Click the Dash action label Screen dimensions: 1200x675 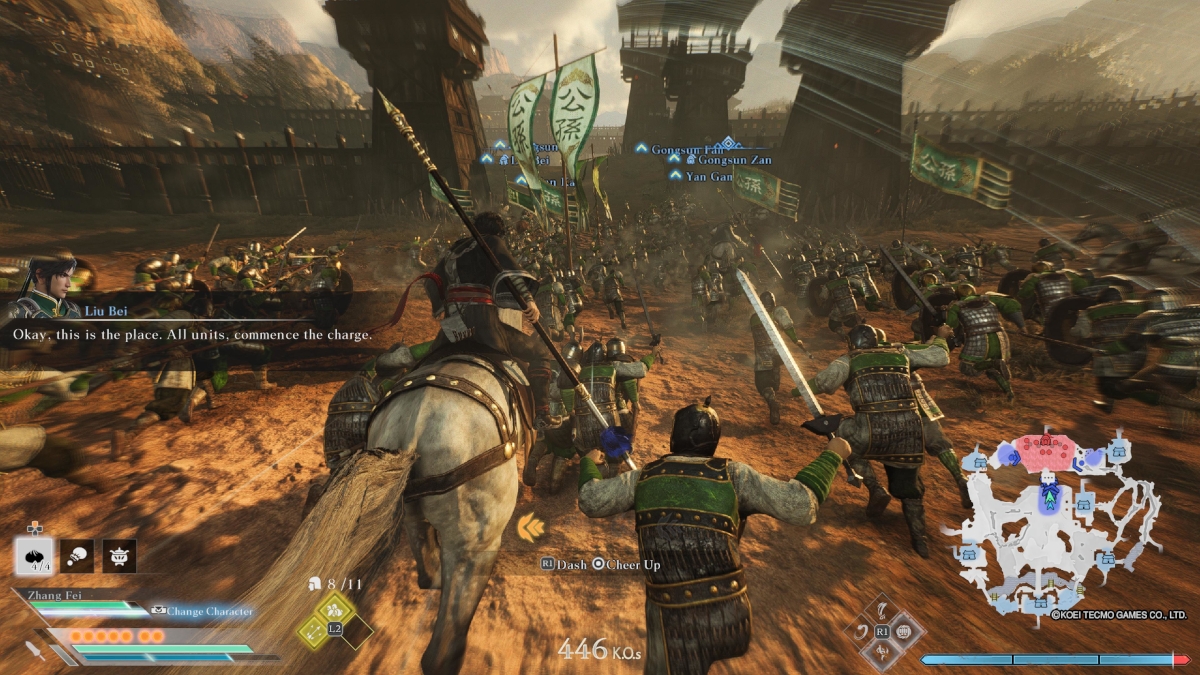565,565
